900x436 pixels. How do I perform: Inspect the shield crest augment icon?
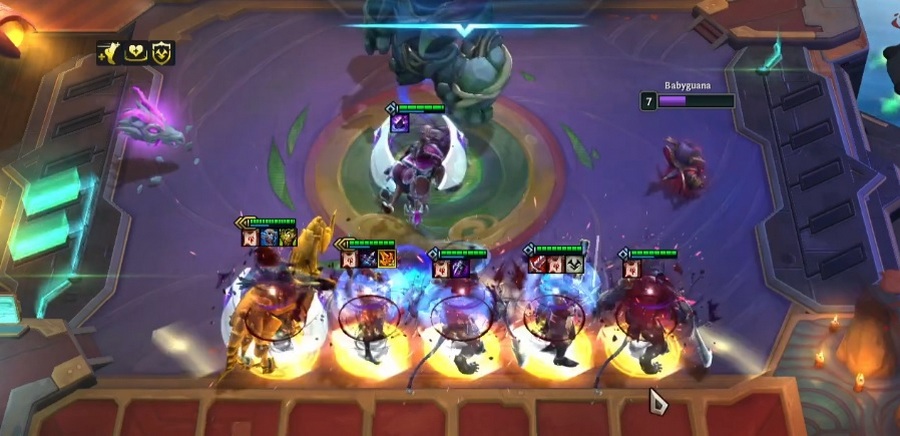coord(162,53)
